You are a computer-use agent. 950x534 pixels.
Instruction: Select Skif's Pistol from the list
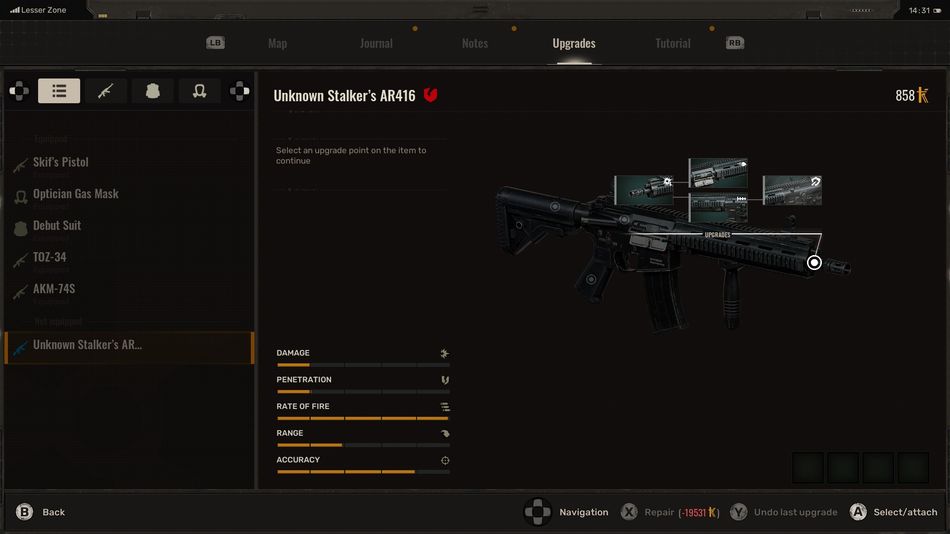[x=61, y=162]
